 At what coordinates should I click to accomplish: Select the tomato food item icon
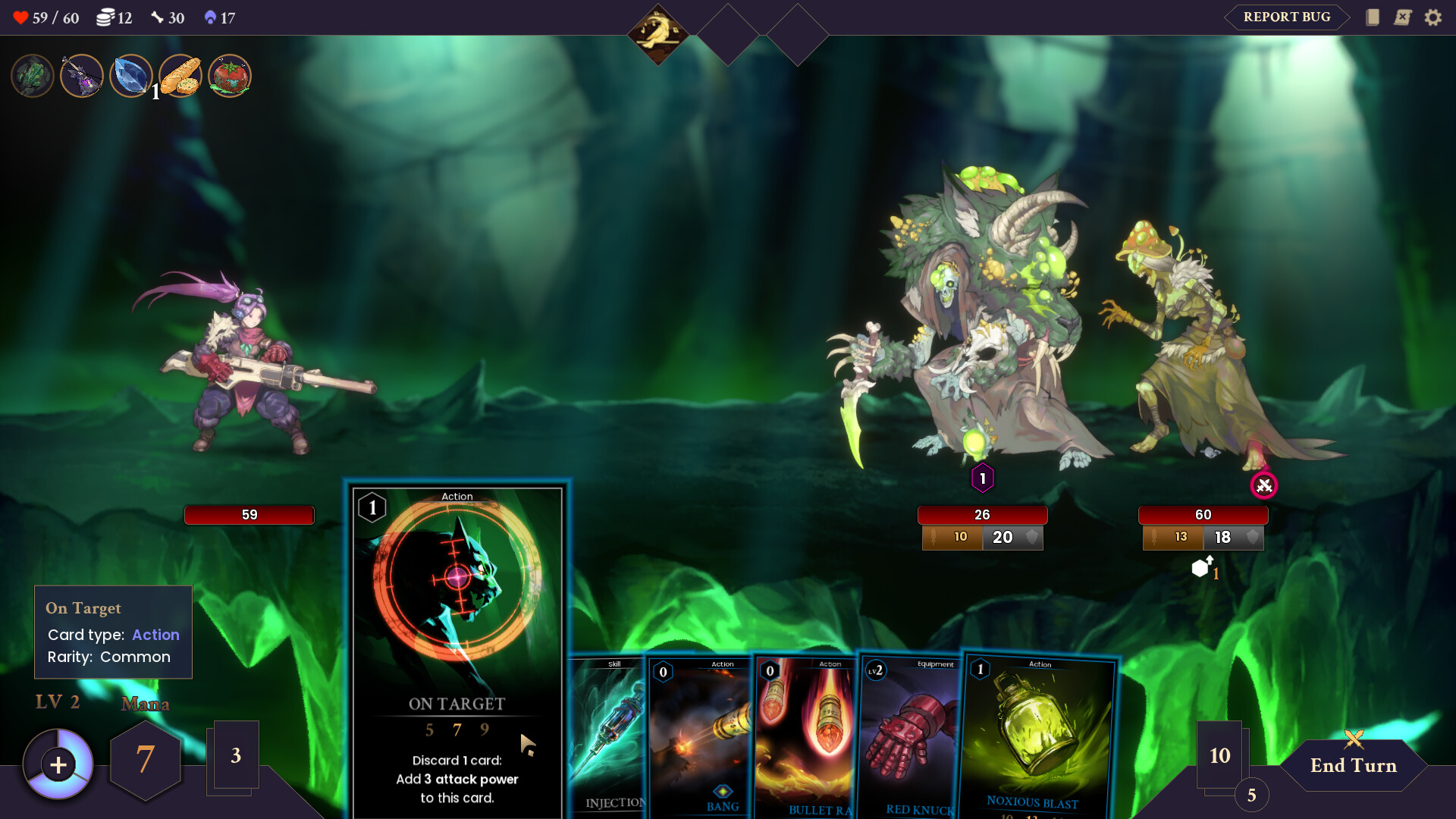point(229,76)
